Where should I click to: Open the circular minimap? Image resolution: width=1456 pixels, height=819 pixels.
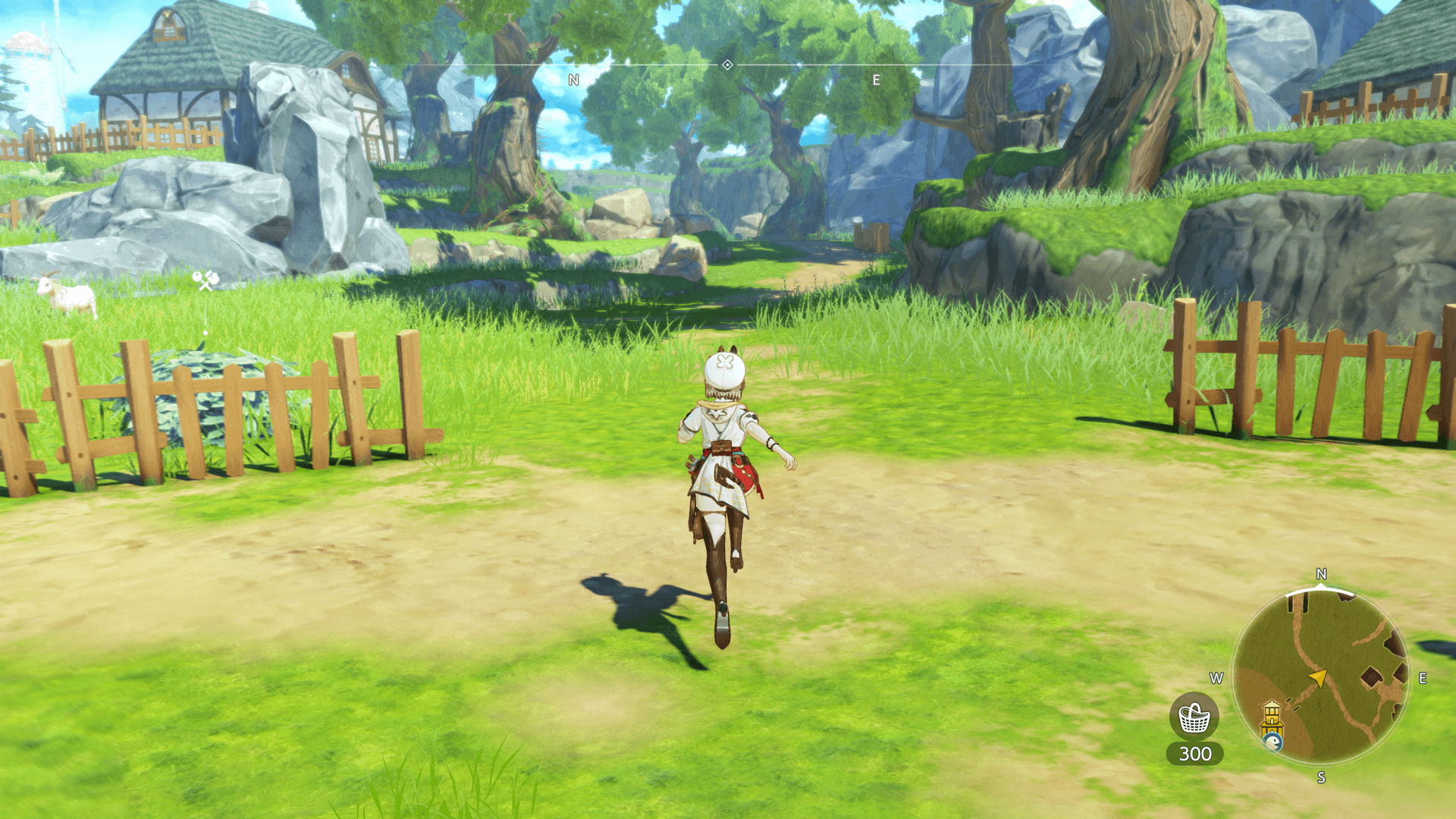[1320, 676]
